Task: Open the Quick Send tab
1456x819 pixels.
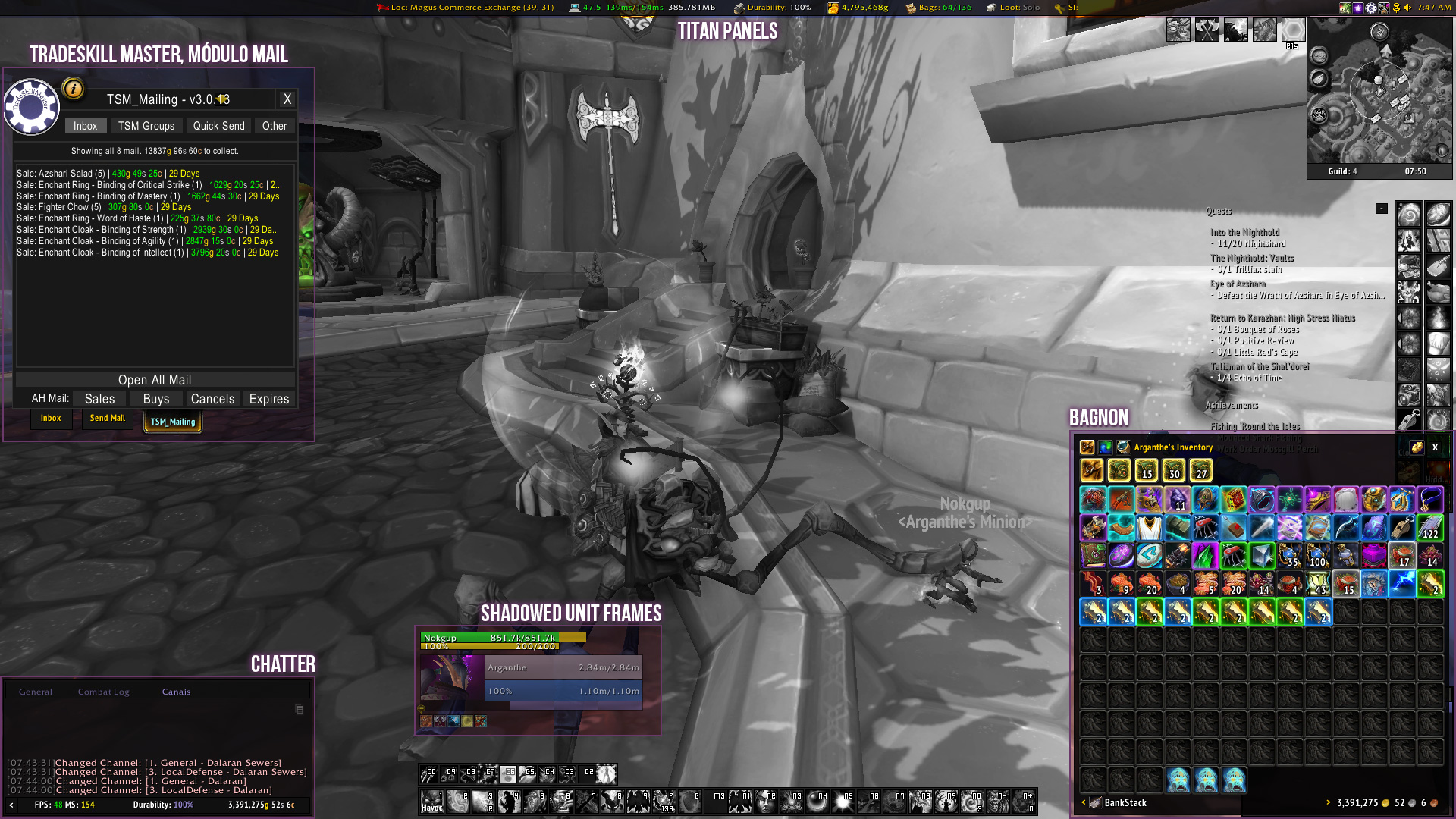Action: pos(218,126)
